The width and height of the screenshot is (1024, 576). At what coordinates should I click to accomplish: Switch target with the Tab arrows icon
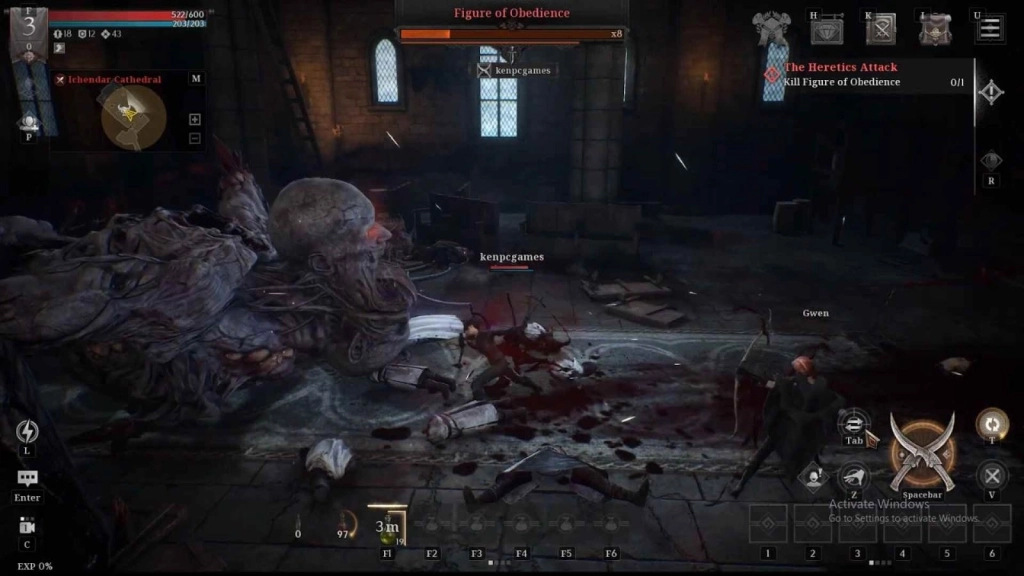854,422
